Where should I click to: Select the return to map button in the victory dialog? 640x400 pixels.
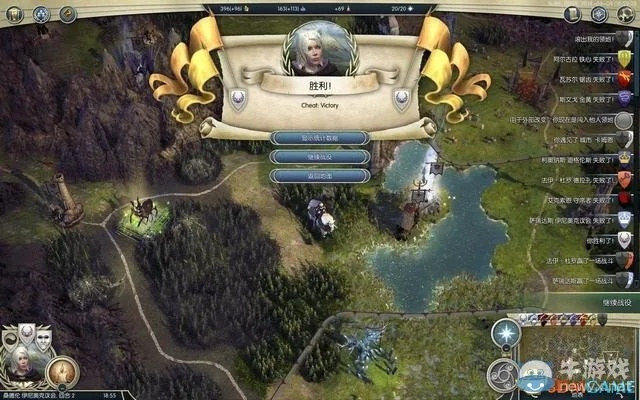[x=319, y=175]
